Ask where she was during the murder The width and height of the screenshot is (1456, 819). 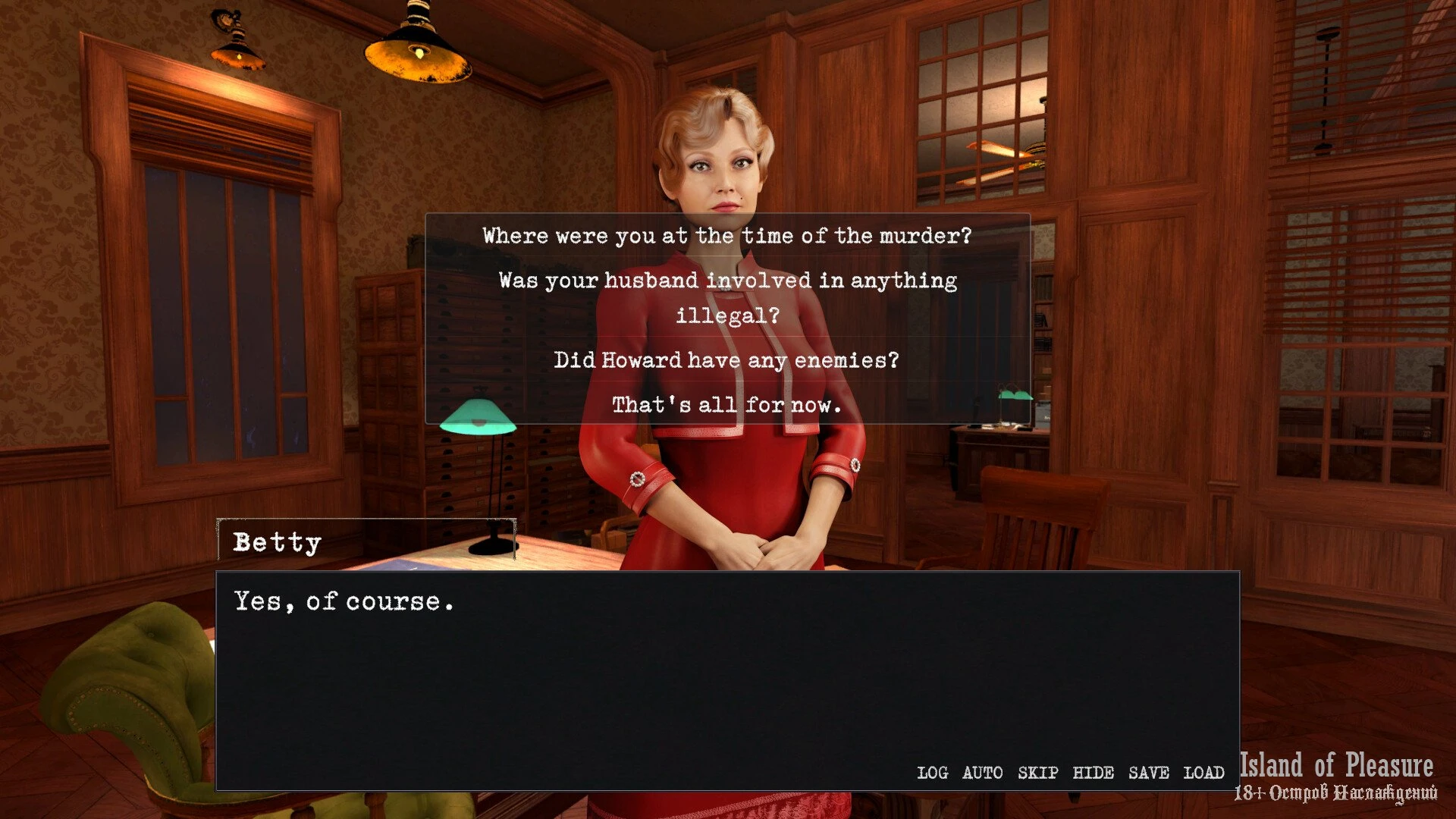pos(726,236)
